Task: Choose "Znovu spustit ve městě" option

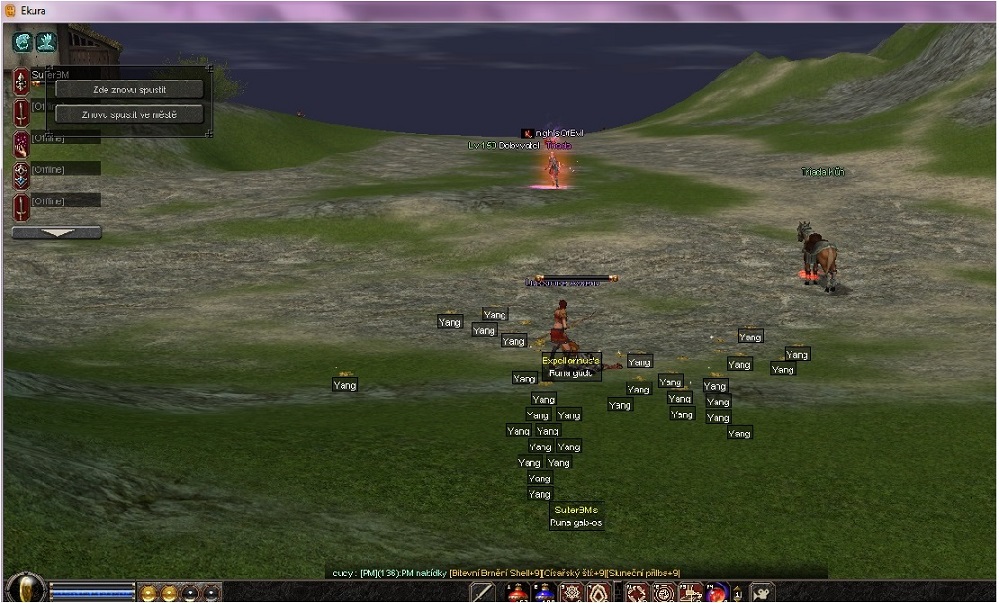Action: point(129,114)
